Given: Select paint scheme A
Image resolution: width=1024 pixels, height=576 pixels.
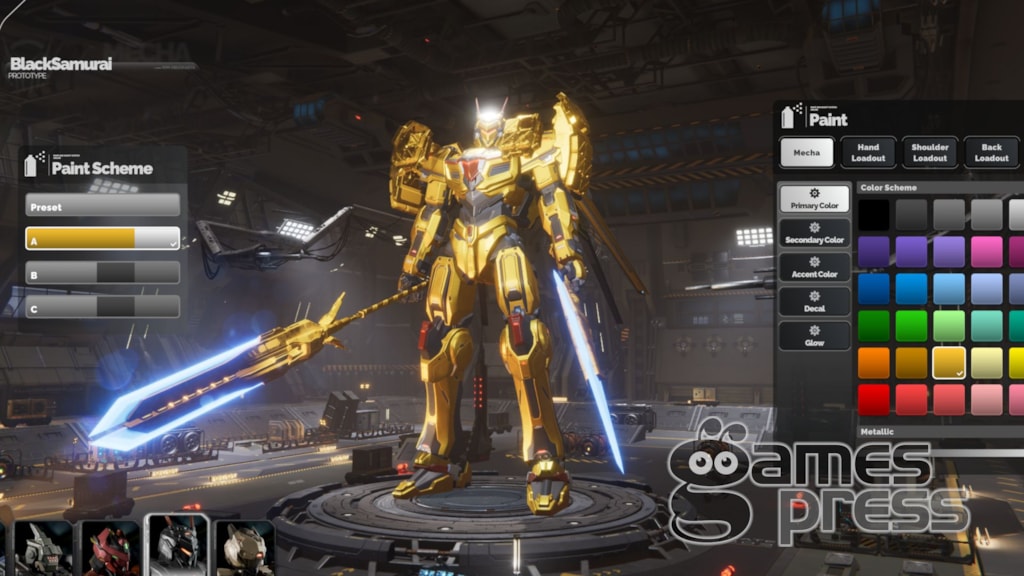Looking at the screenshot, I should pos(102,239).
